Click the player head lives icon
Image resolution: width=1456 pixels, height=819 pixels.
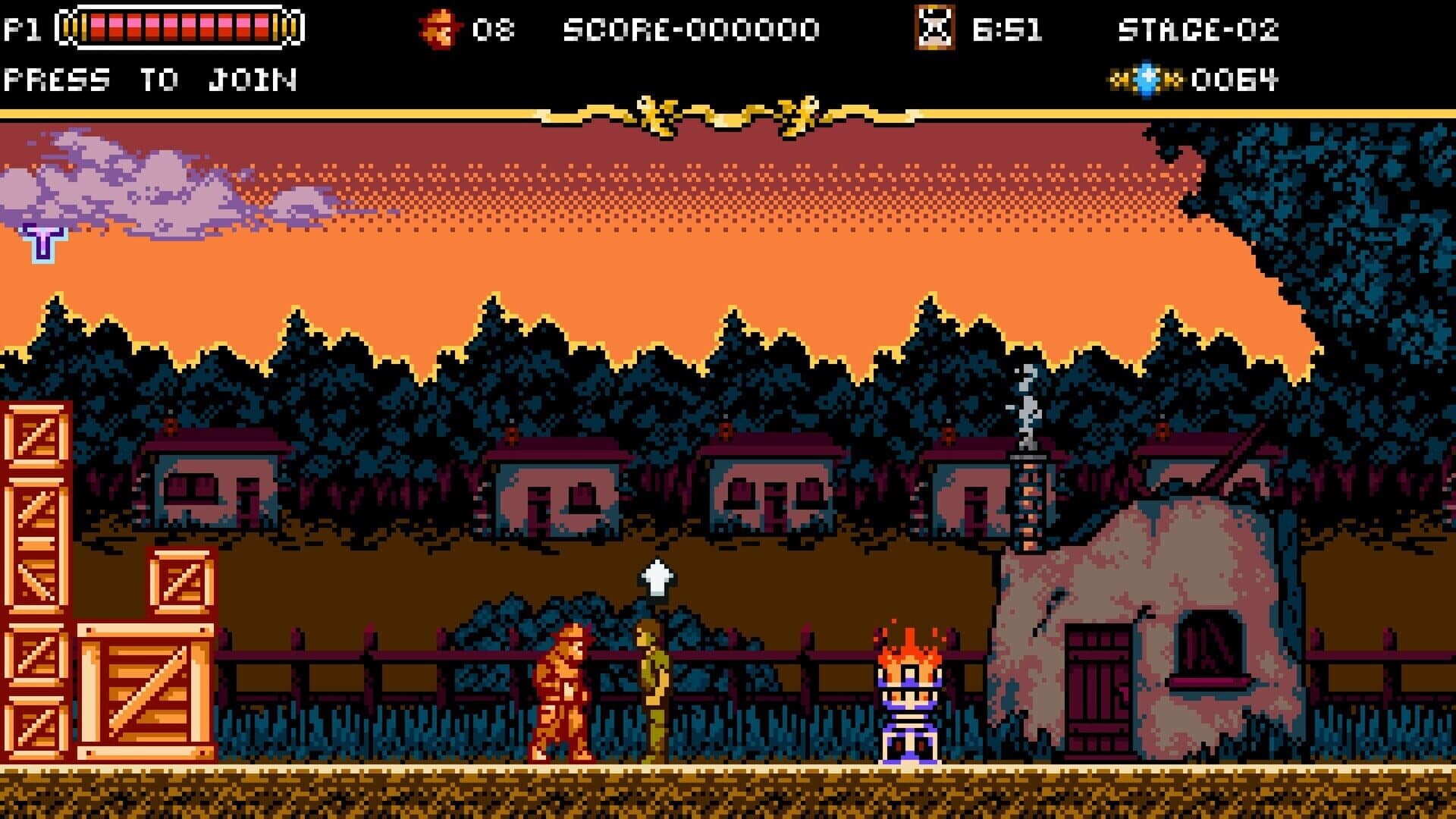pyautogui.click(x=438, y=27)
